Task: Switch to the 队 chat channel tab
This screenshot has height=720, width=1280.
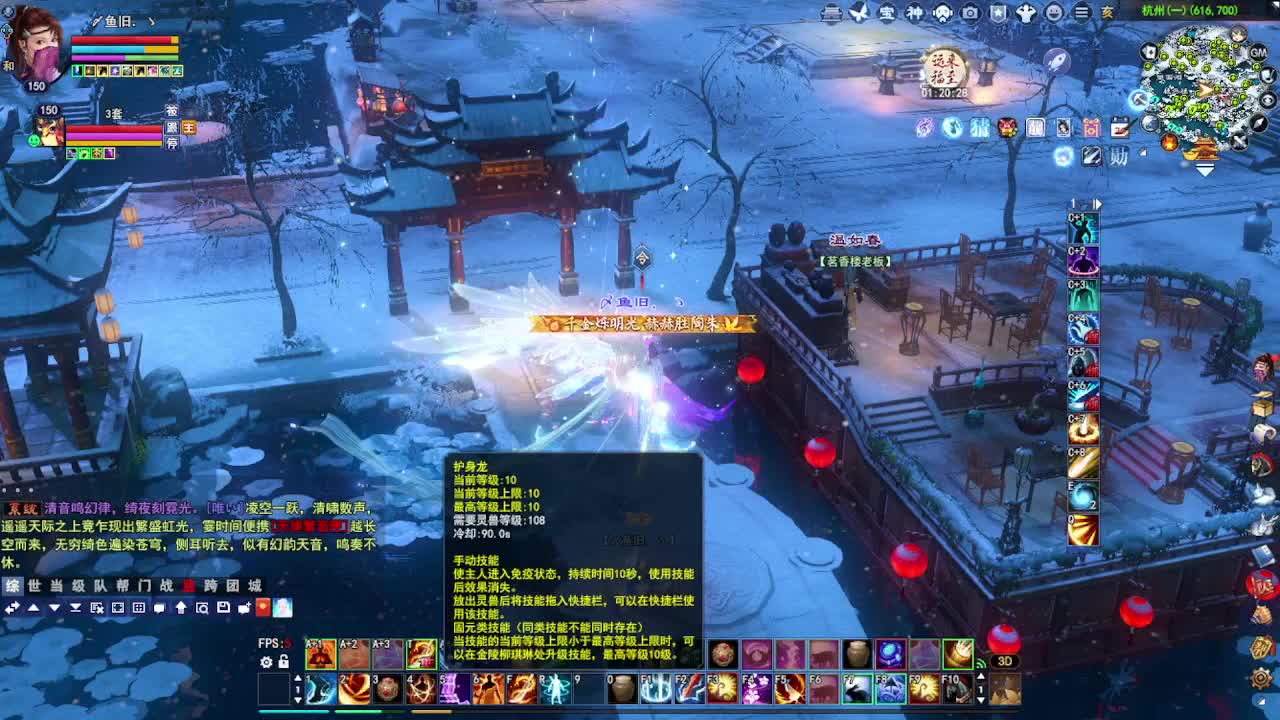Action: [x=100, y=585]
